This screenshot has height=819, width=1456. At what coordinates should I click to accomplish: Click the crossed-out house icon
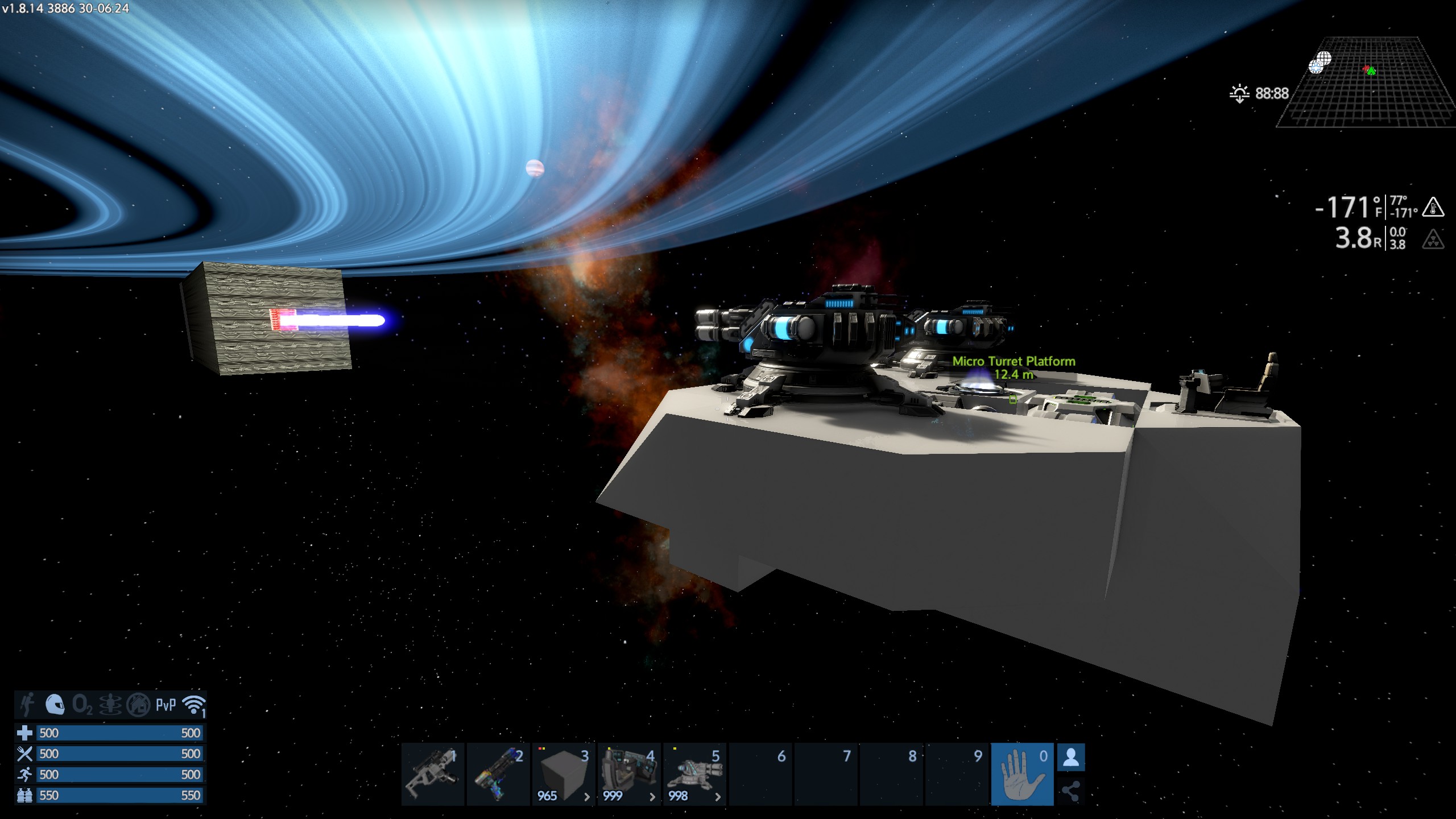(x=138, y=705)
